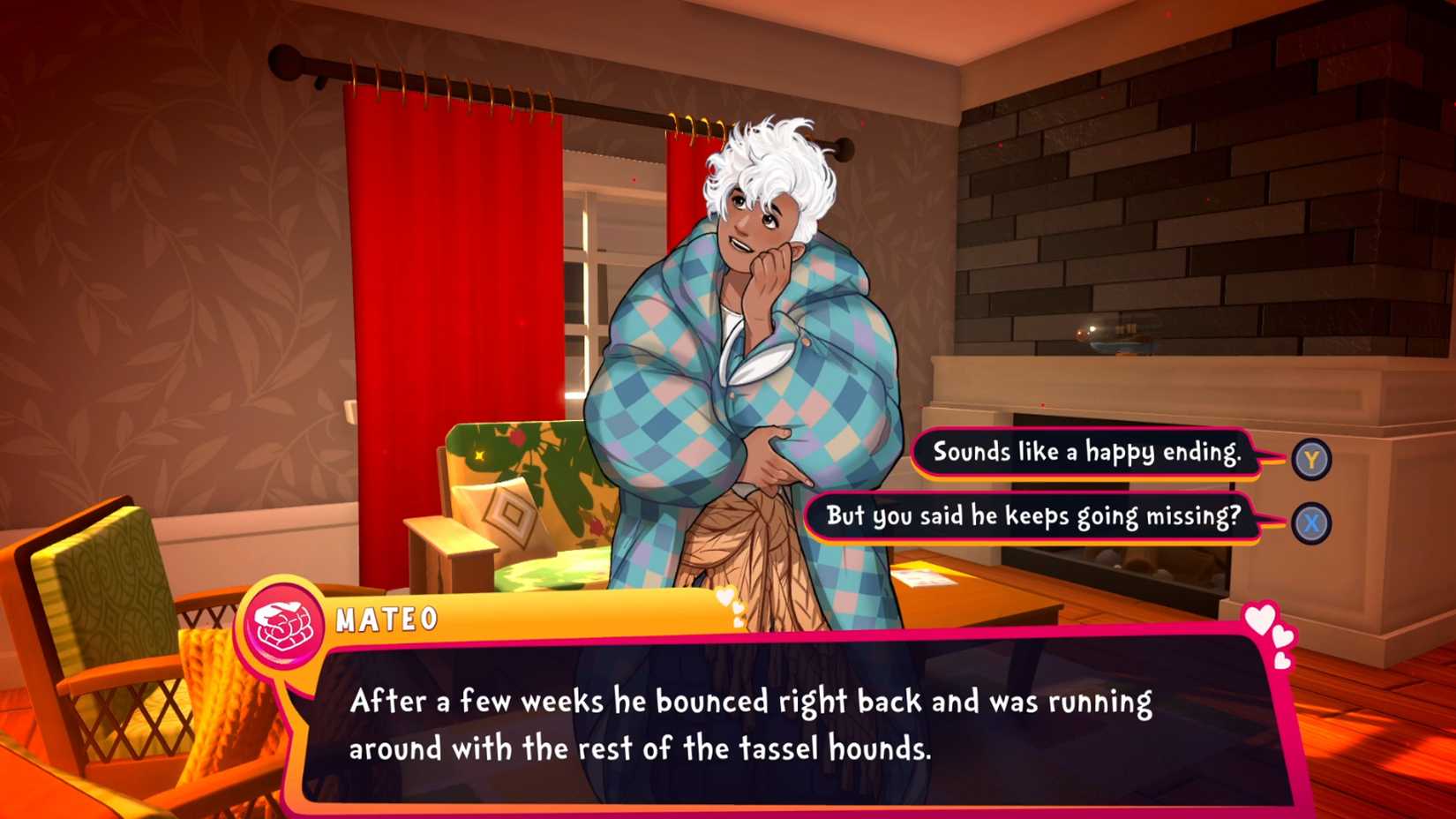Image resolution: width=1456 pixels, height=819 pixels.
Task: Choose 'Sounds like a happy ending.'
Action: click(x=1087, y=455)
